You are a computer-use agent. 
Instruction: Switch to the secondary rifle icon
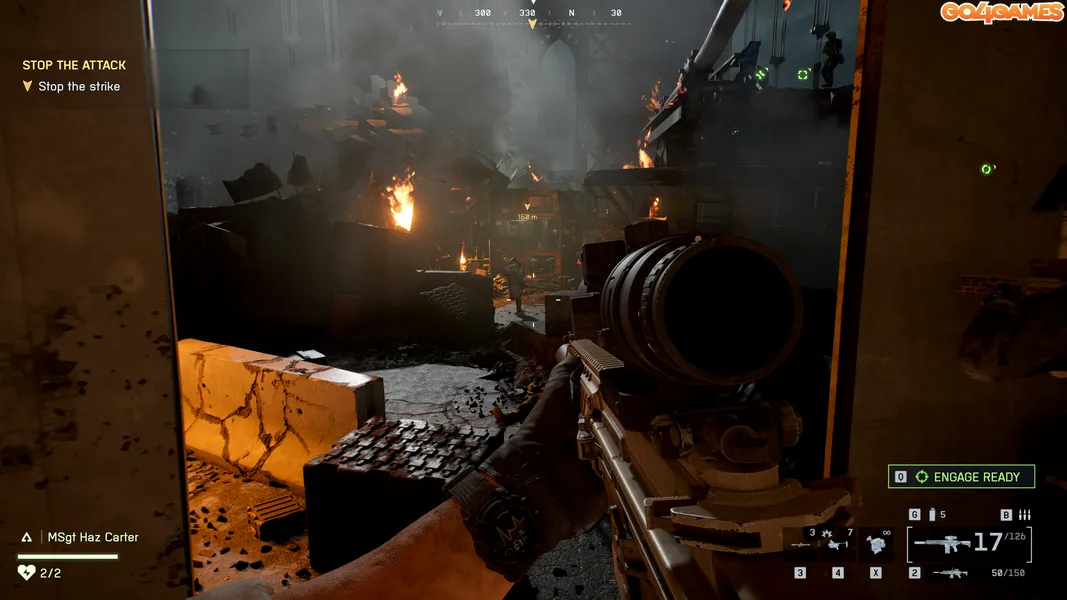[x=949, y=573]
